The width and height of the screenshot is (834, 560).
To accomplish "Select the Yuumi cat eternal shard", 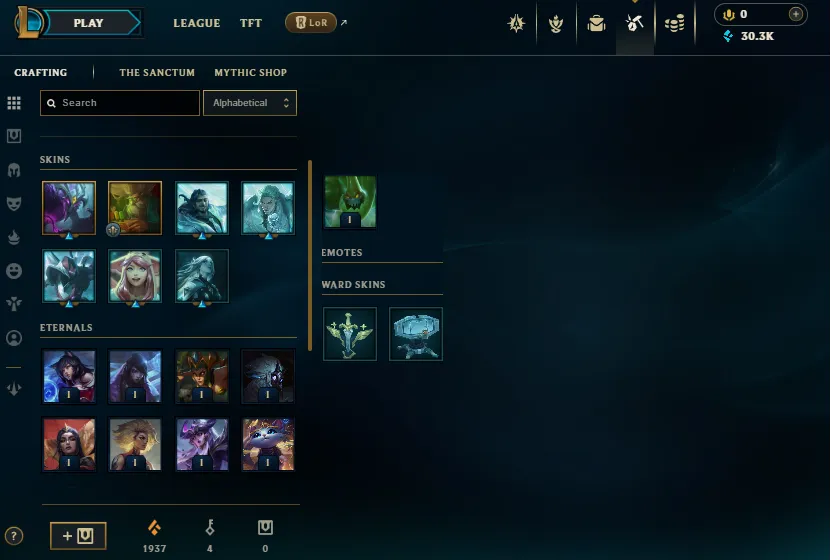I will pyautogui.click(x=268, y=444).
